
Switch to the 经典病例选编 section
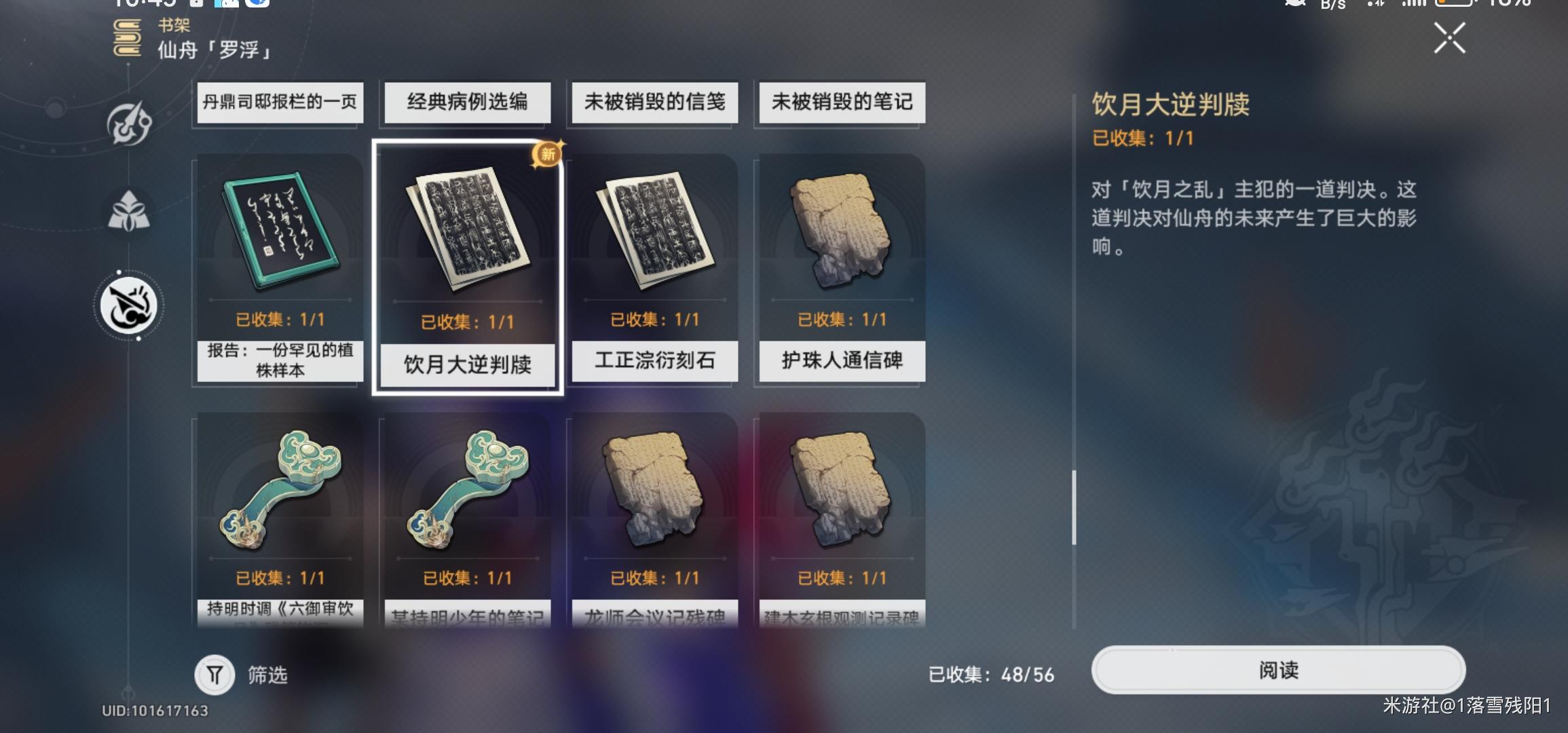(466, 102)
